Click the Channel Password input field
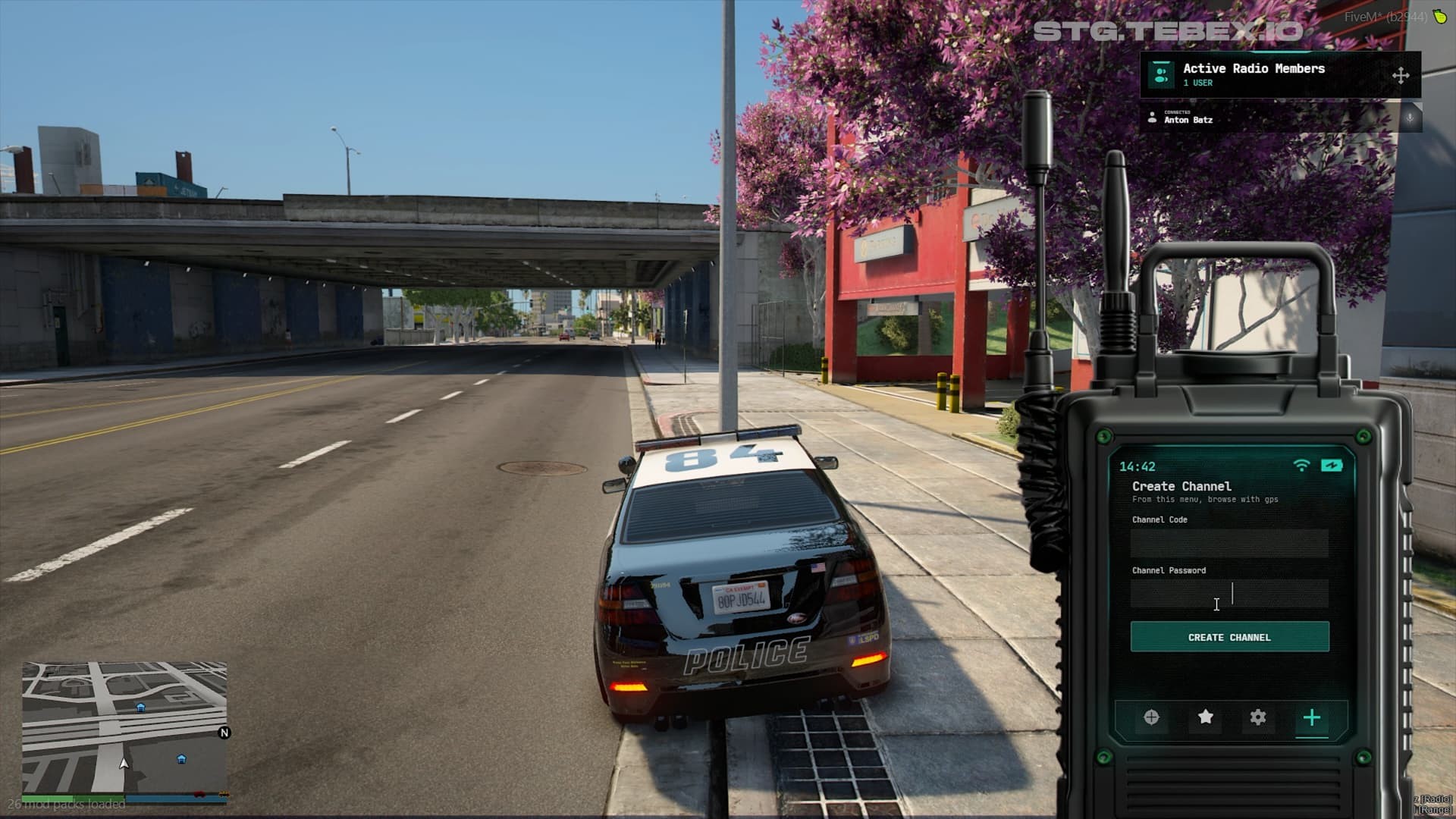The height and width of the screenshot is (819, 1456). tap(1228, 595)
